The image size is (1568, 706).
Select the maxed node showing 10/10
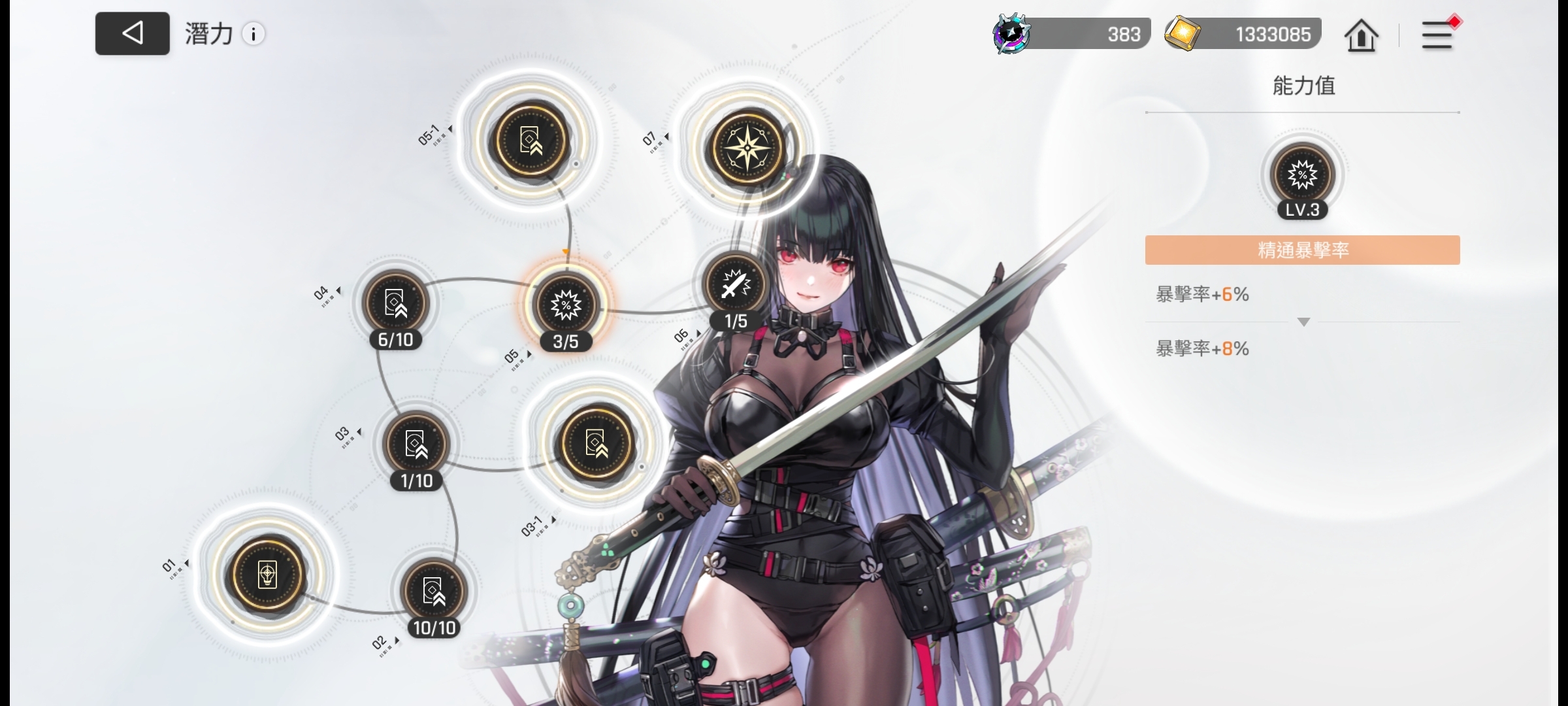(x=434, y=591)
